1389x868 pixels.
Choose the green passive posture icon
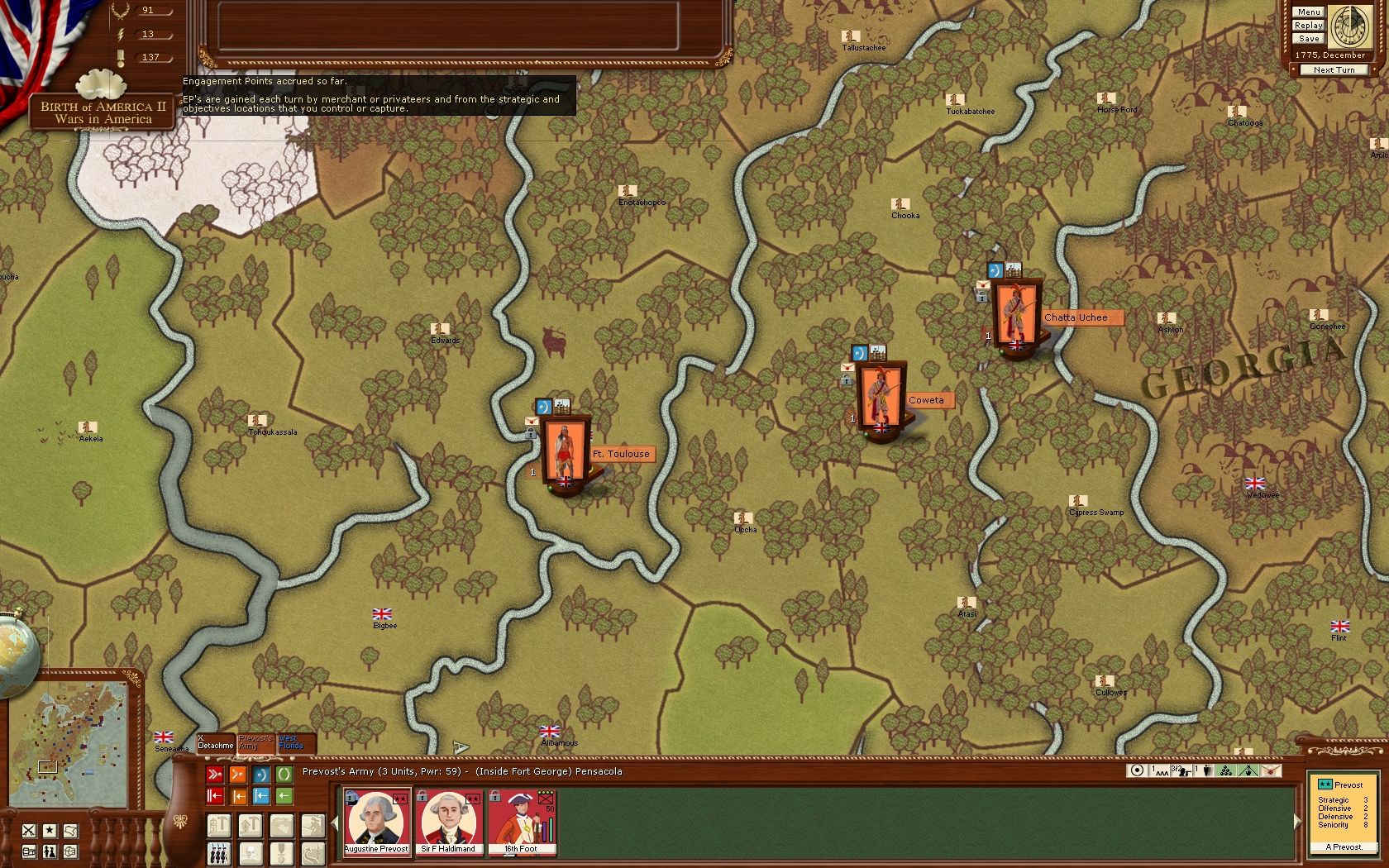pos(284,775)
